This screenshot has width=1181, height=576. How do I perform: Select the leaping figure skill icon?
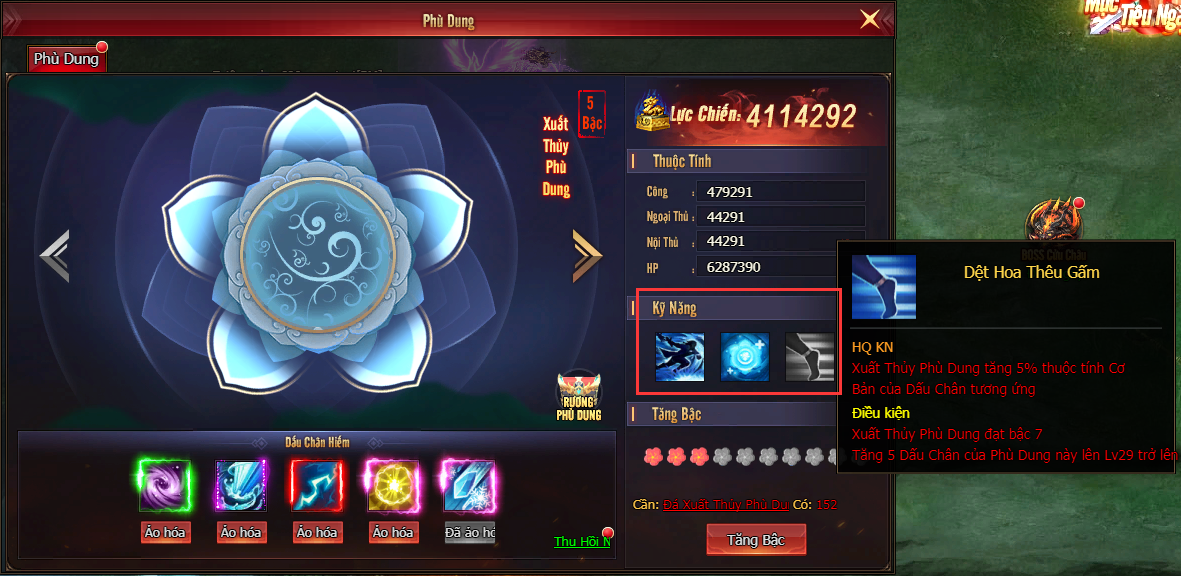680,357
